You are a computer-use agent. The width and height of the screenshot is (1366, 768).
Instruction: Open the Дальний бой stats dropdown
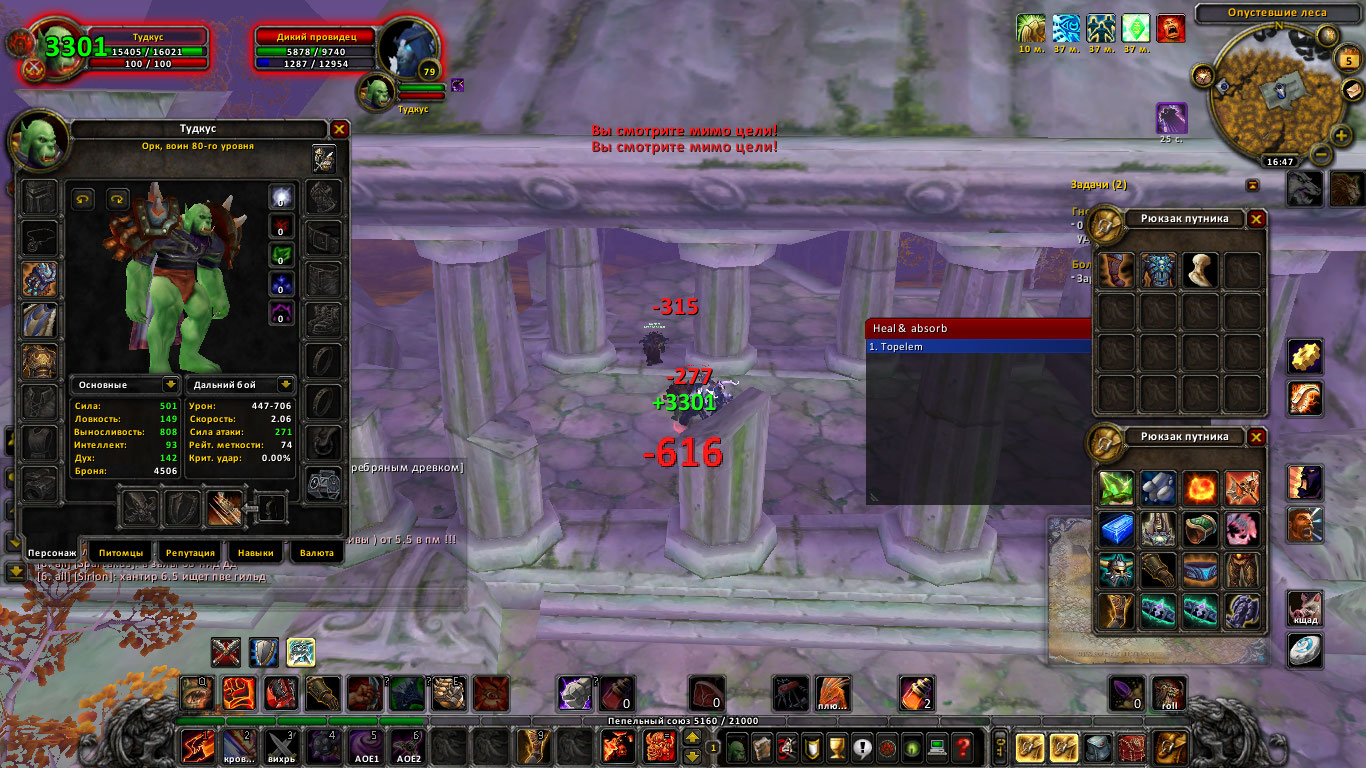tap(285, 384)
